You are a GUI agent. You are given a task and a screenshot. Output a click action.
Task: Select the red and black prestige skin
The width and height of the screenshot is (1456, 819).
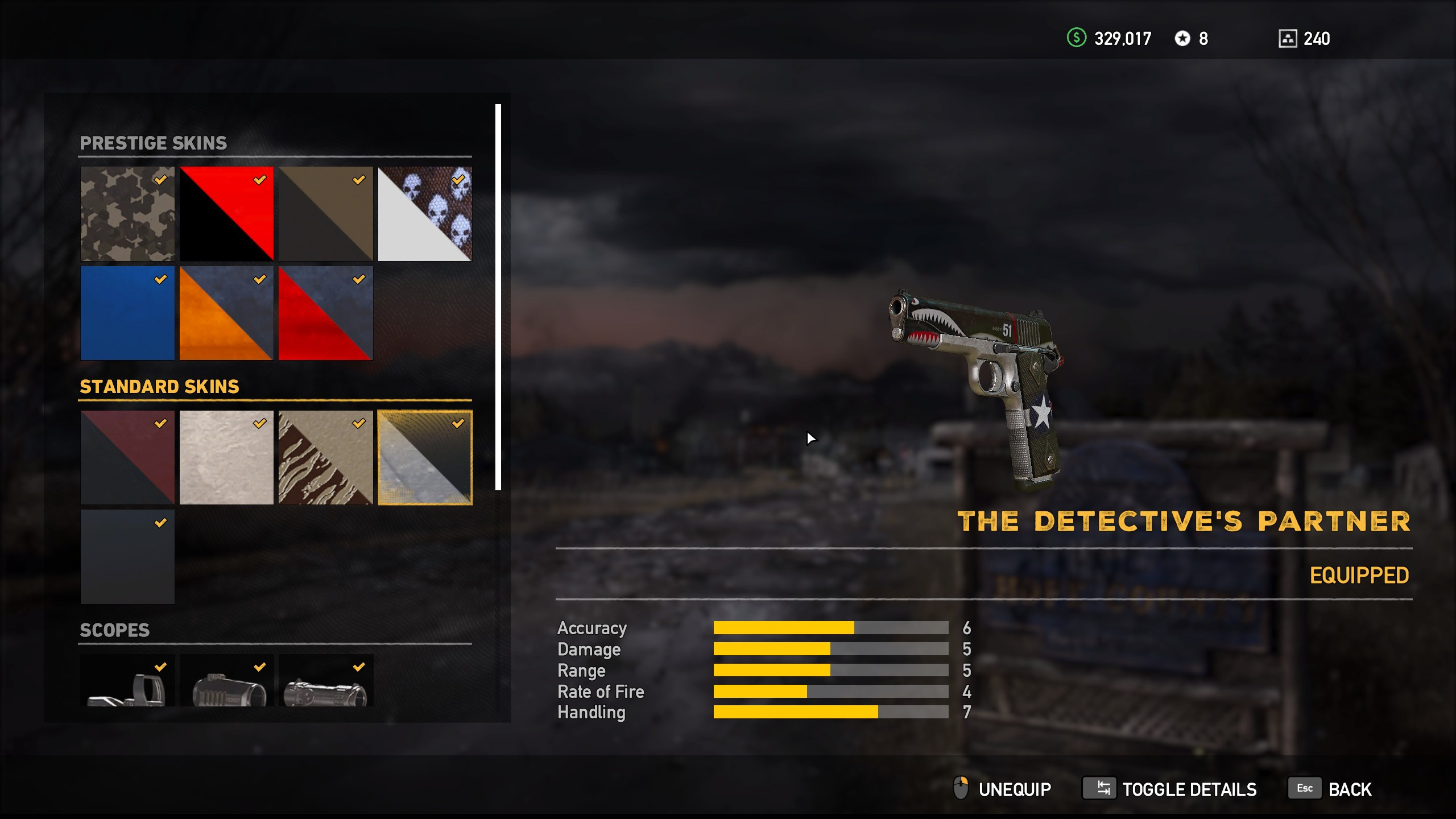[226, 214]
